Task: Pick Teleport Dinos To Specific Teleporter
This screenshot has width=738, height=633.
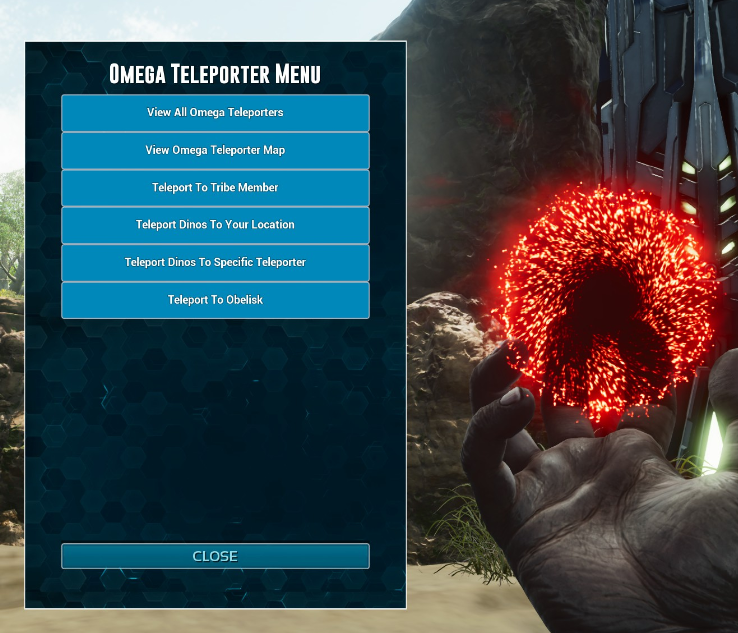Action: pos(215,263)
